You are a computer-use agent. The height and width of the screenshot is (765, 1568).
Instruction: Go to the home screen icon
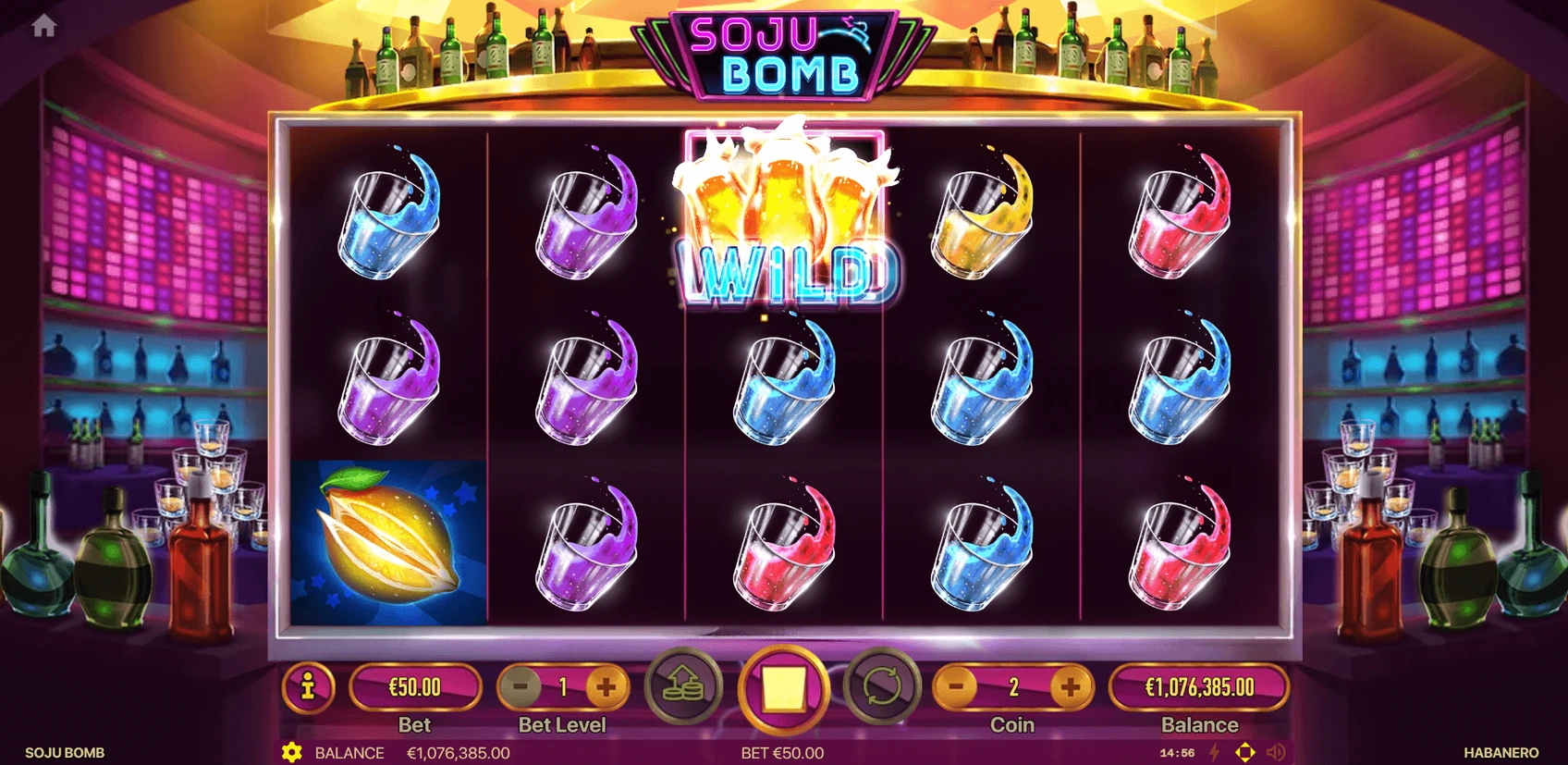pyautogui.click(x=43, y=27)
